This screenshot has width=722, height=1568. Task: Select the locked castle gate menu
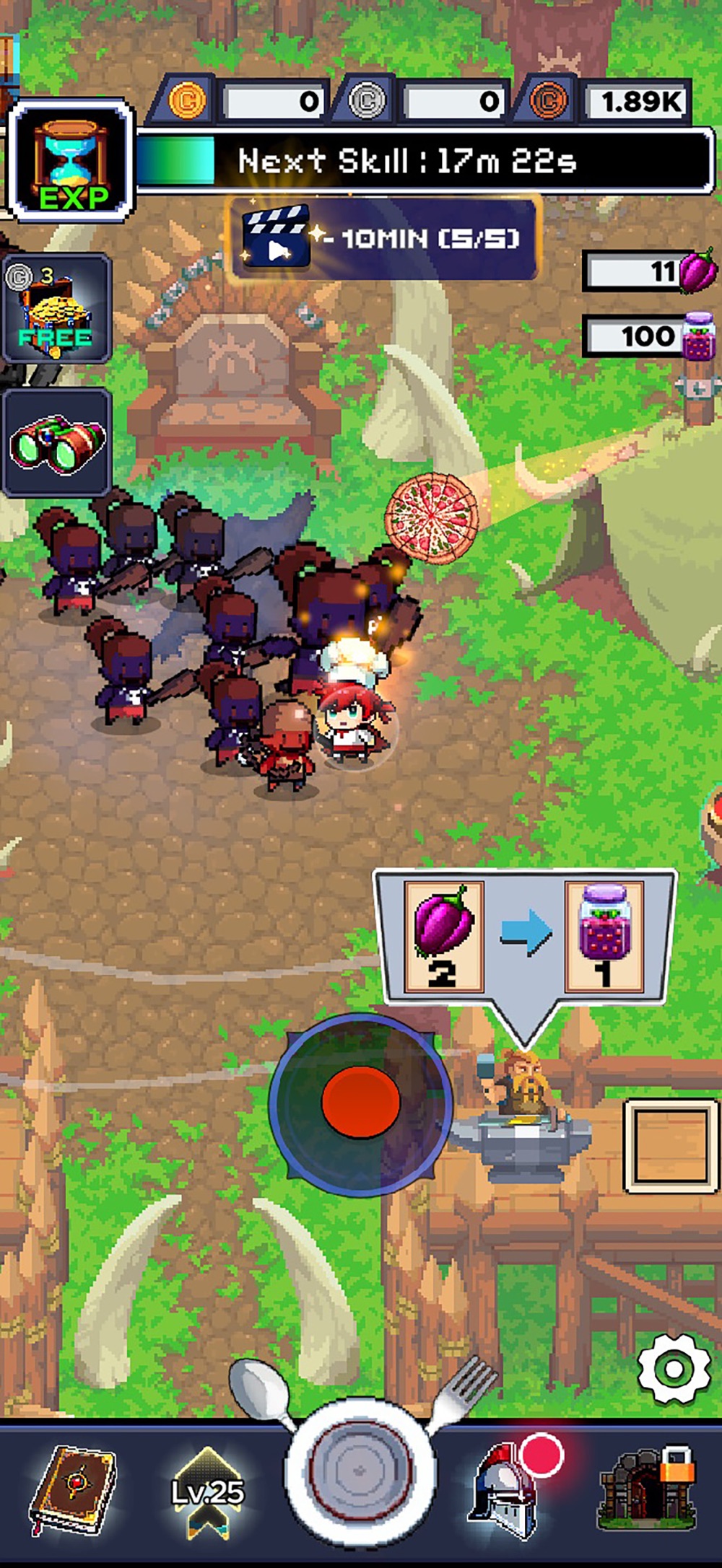pos(648,1488)
